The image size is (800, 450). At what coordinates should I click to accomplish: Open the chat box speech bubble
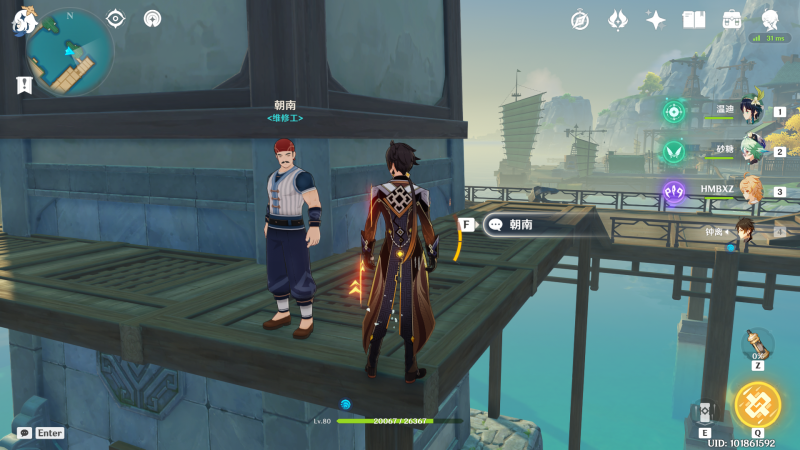(x=24, y=433)
